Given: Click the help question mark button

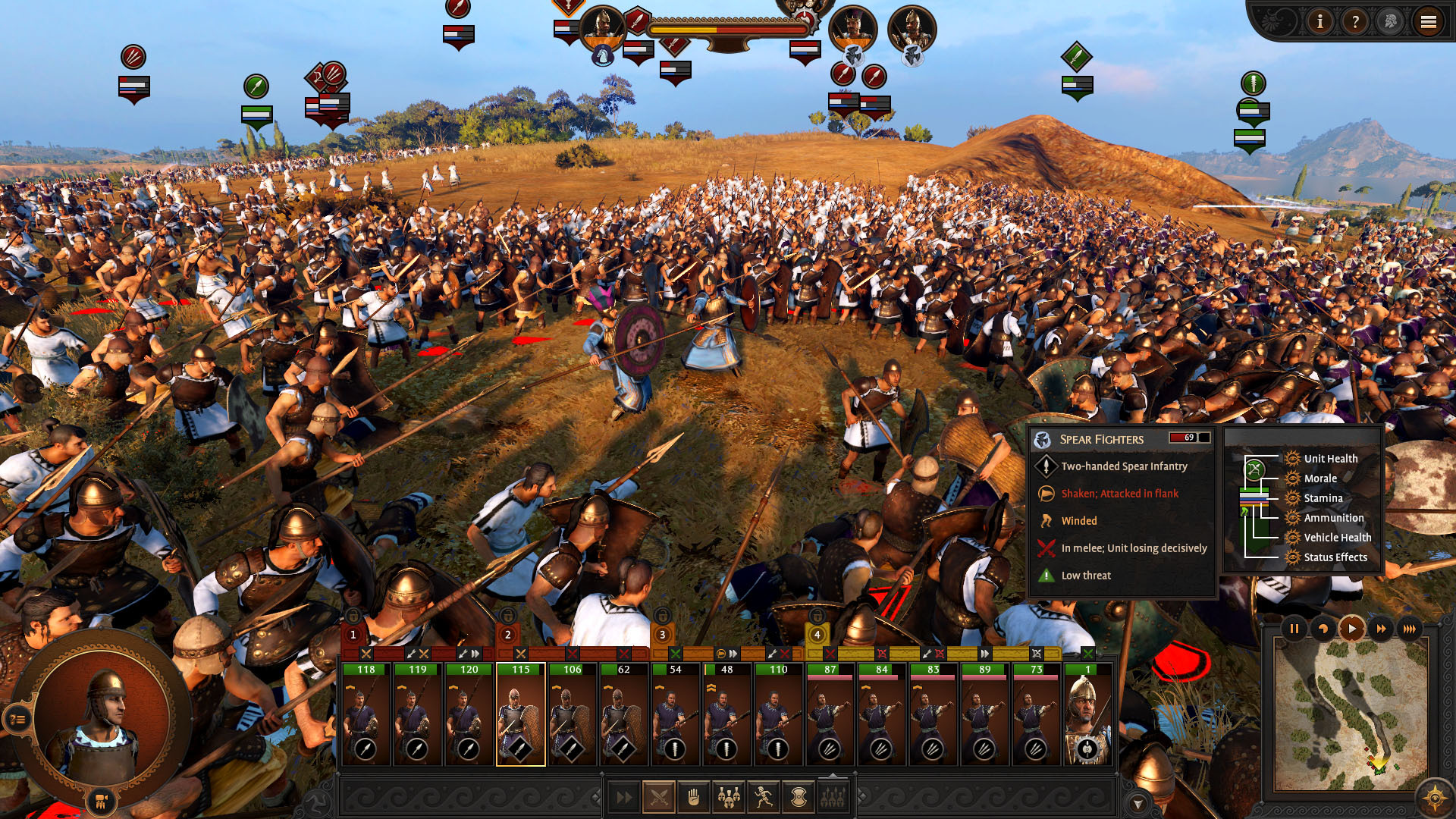Looking at the screenshot, I should point(1354,22).
